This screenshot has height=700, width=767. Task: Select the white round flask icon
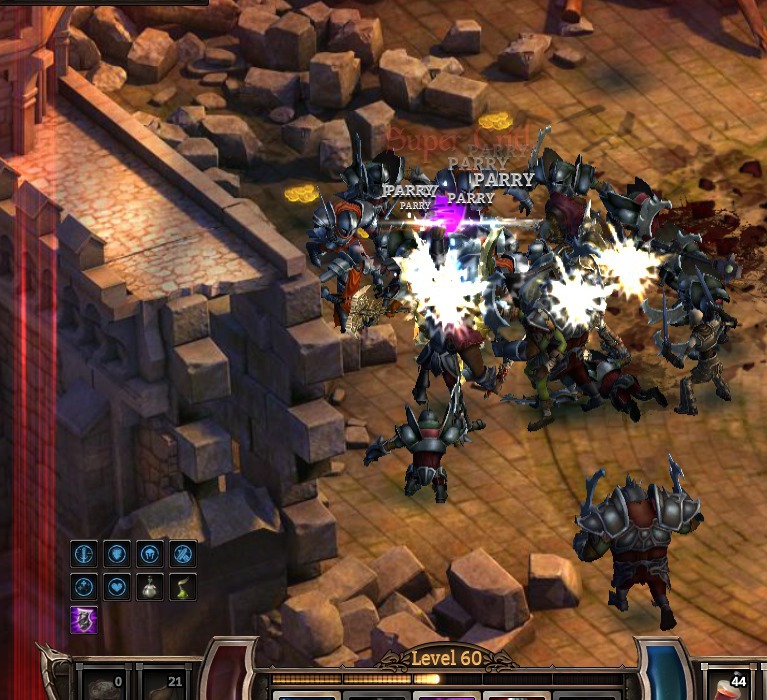point(149,586)
